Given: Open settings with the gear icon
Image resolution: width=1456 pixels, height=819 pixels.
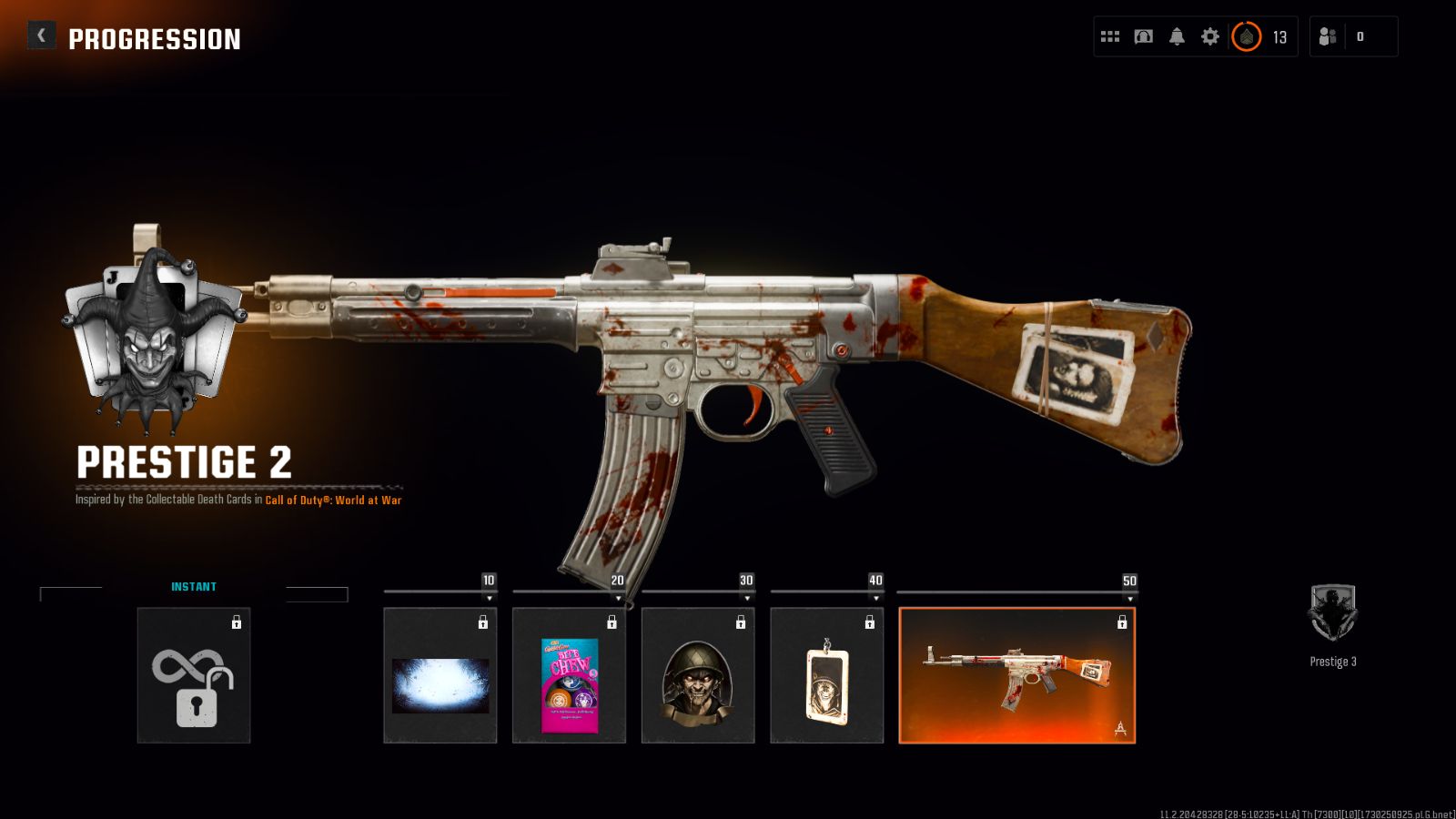Looking at the screenshot, I should tap(1209, 36).
